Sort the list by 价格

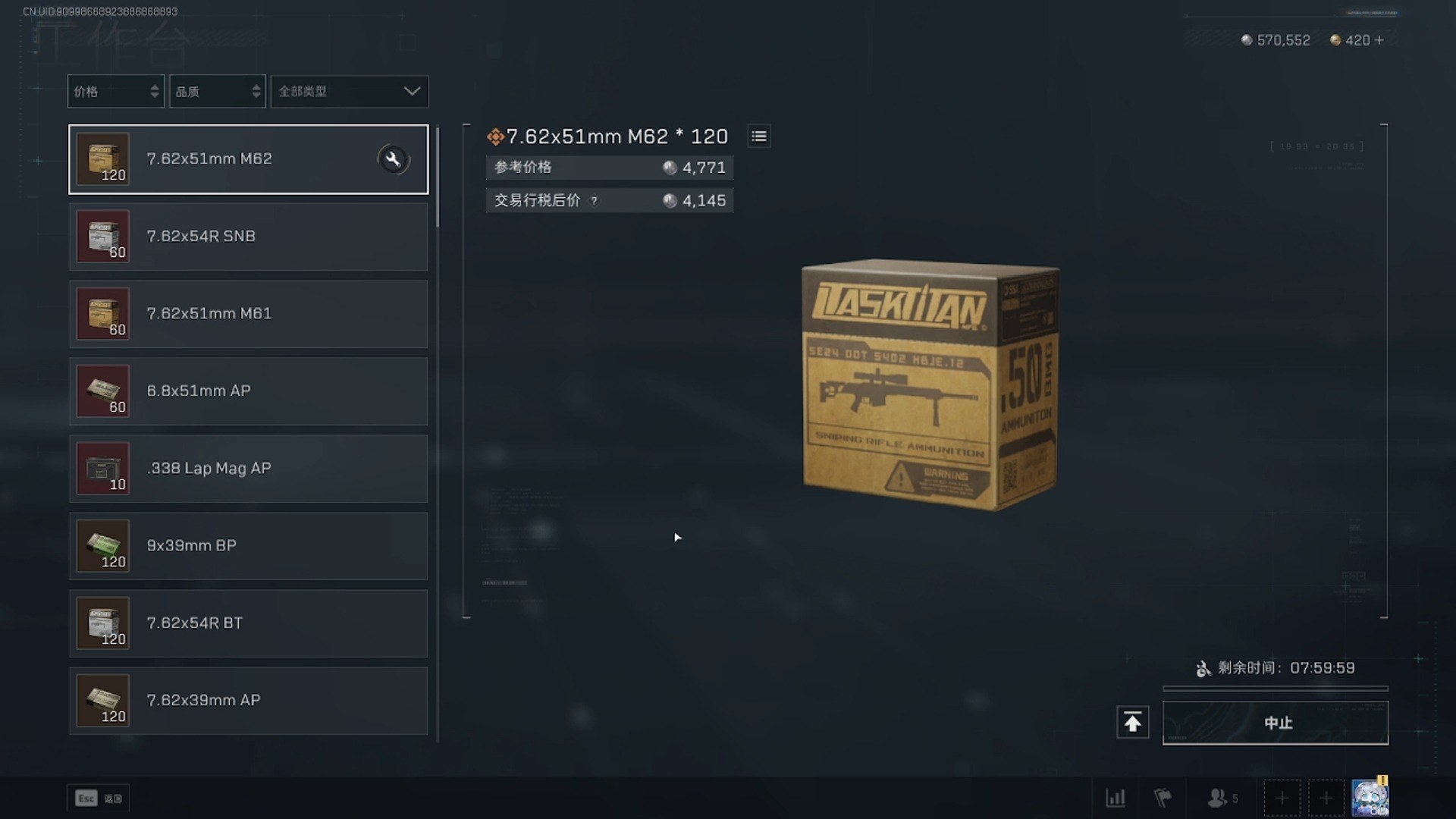(x=115, y=92)
